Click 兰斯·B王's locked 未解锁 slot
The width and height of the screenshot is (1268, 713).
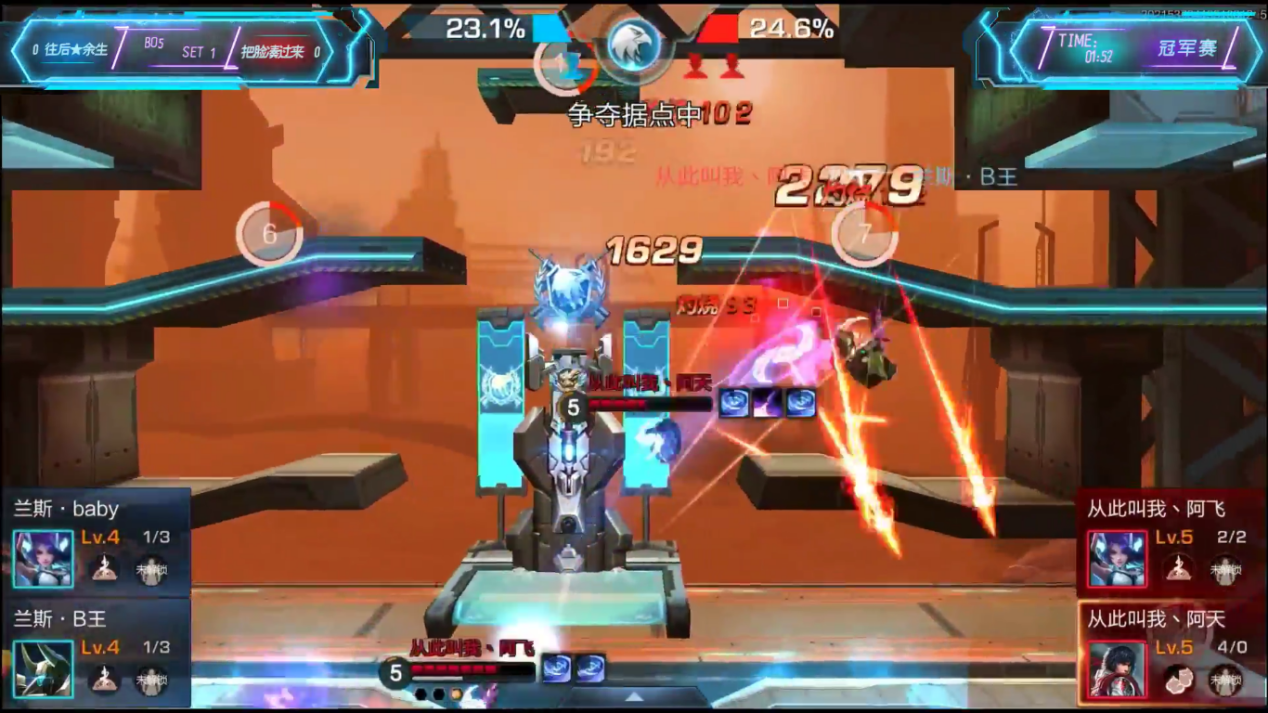coord(151,680)
